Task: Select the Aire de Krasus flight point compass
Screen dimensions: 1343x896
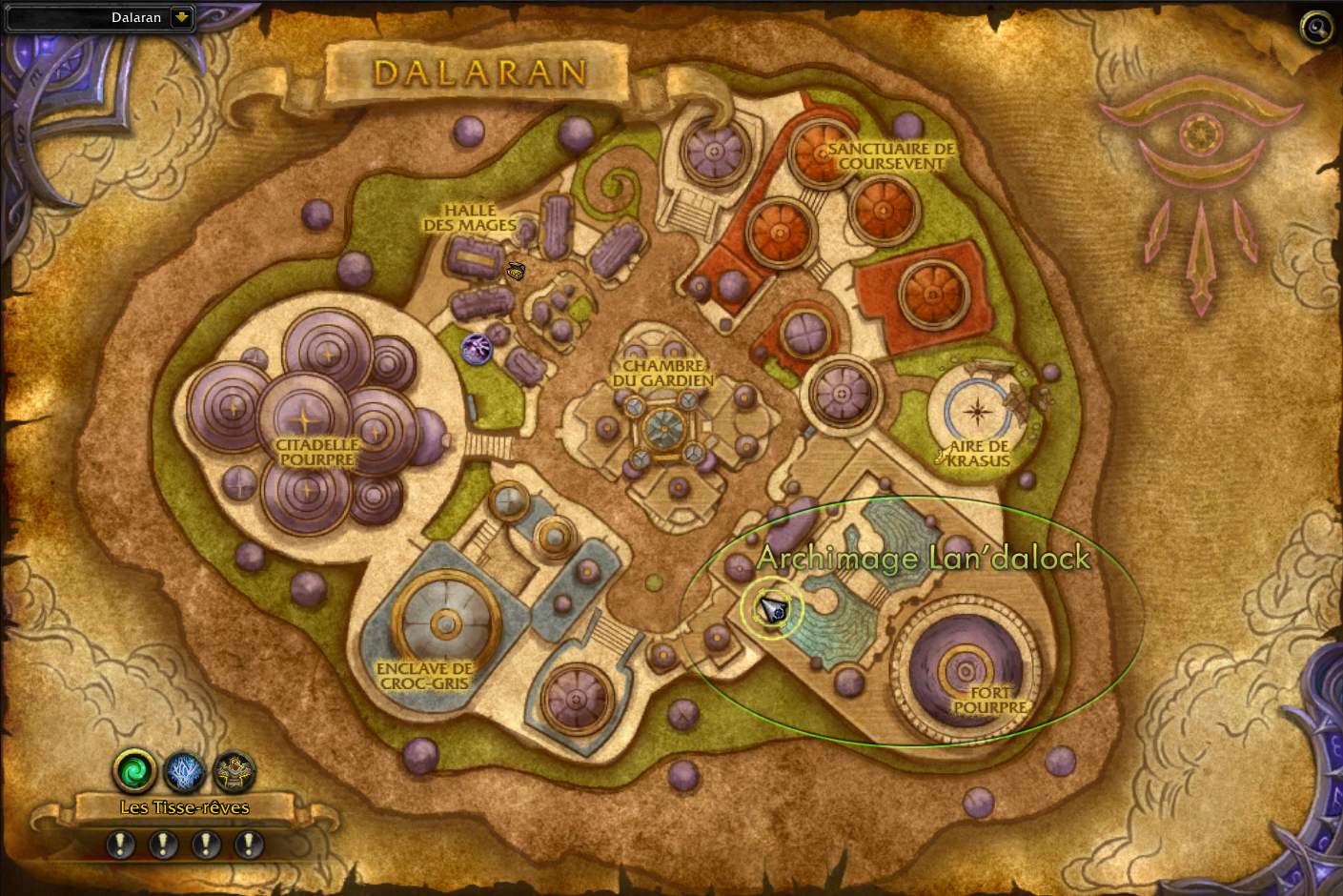Action: pyautogui.click(x=977, y=412)
